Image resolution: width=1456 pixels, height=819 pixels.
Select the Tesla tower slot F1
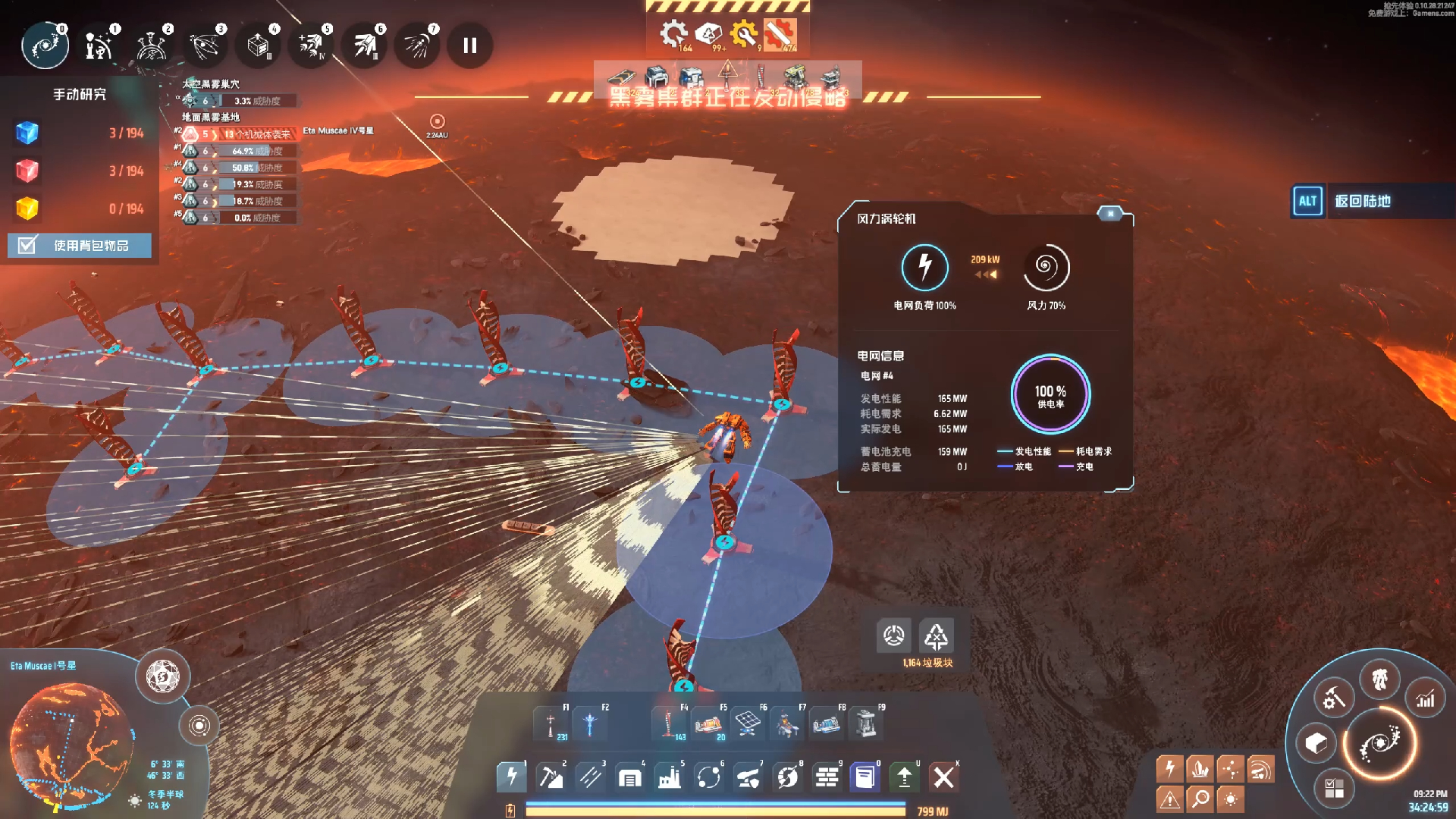coord(551,723)
